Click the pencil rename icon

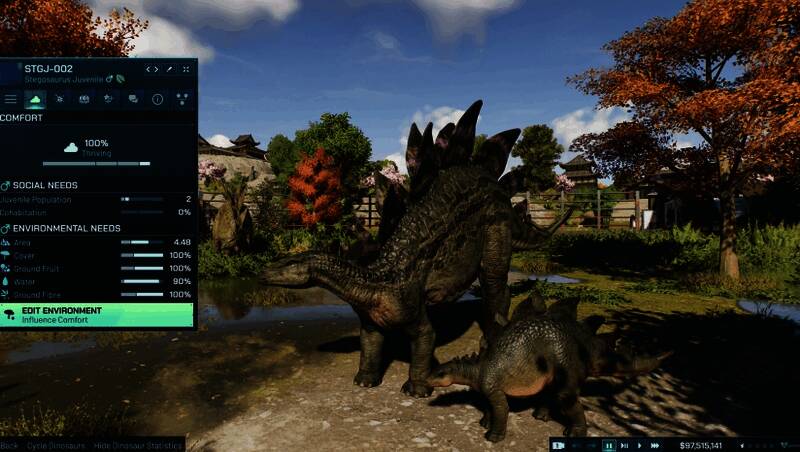click(x=169, y=69)
